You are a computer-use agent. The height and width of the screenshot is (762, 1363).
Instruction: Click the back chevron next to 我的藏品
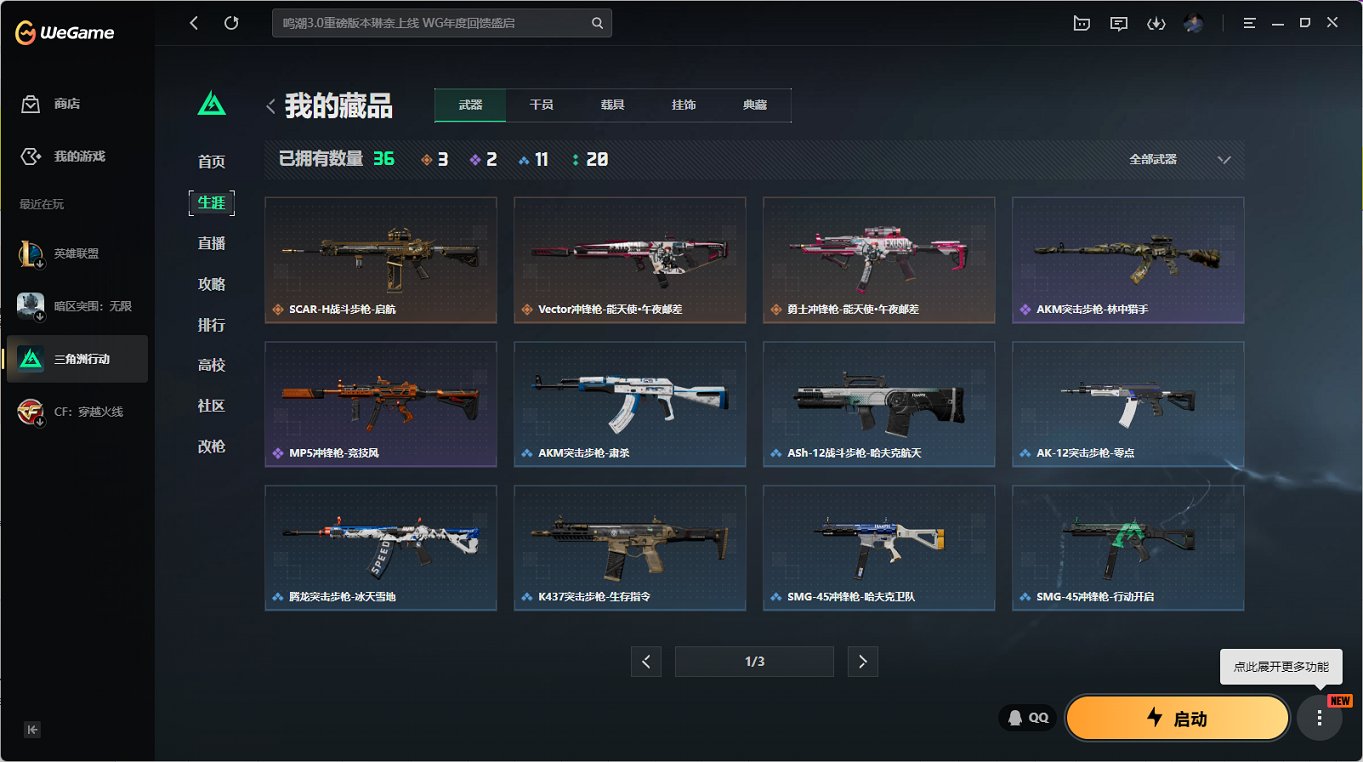coord(270,104)
